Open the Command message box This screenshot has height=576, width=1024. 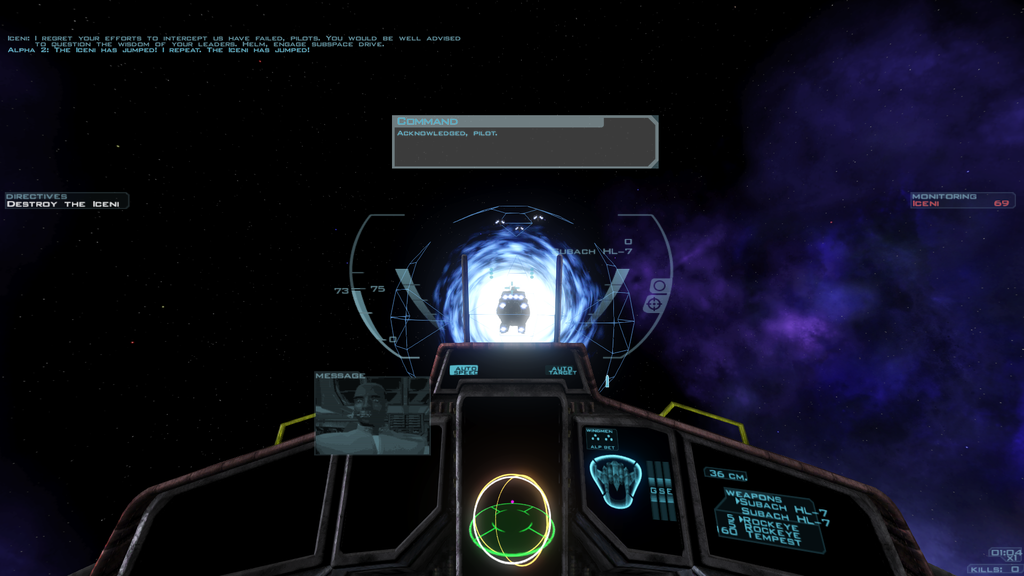[525, 141]
